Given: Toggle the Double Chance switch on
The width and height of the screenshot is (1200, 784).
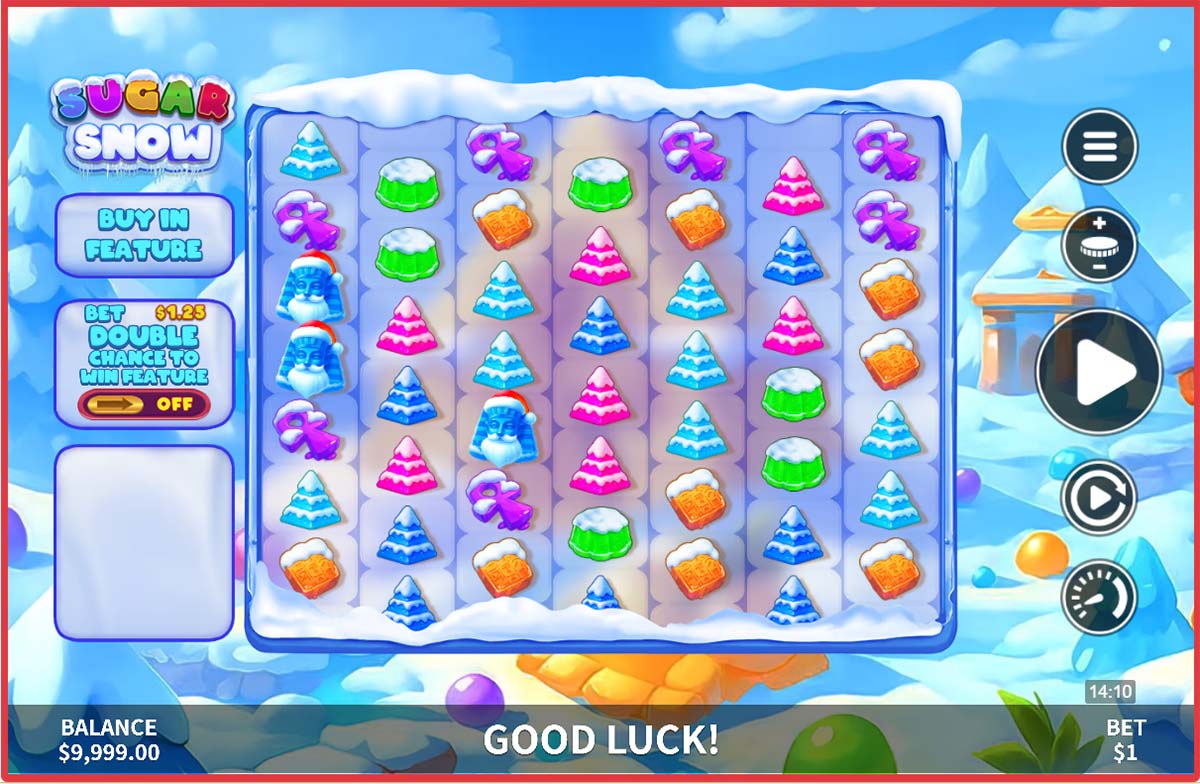Looking at the screenshot, I should click(x=144, y=404).
